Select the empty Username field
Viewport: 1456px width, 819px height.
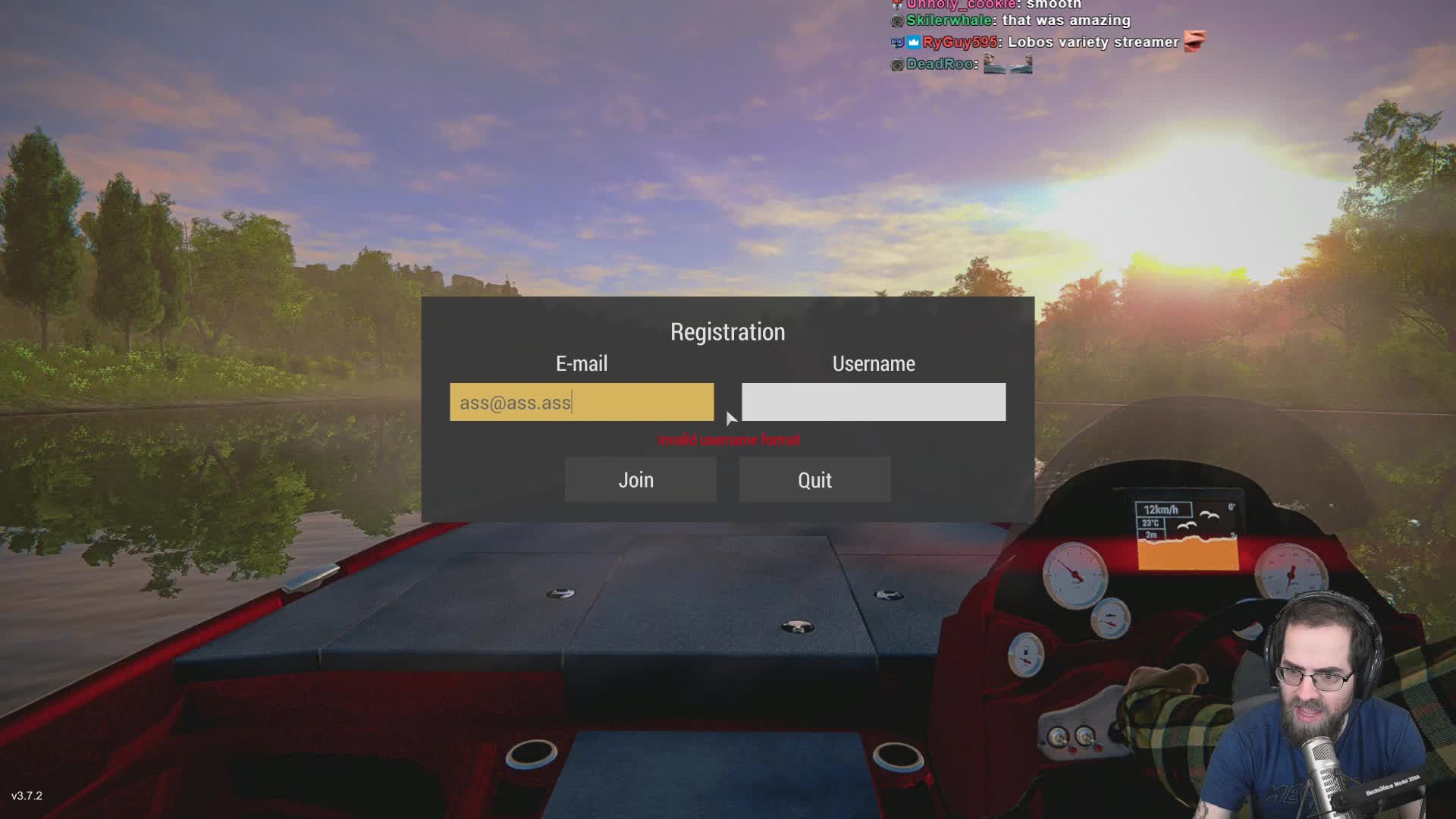pyautogui.click(x=873, y=402)
